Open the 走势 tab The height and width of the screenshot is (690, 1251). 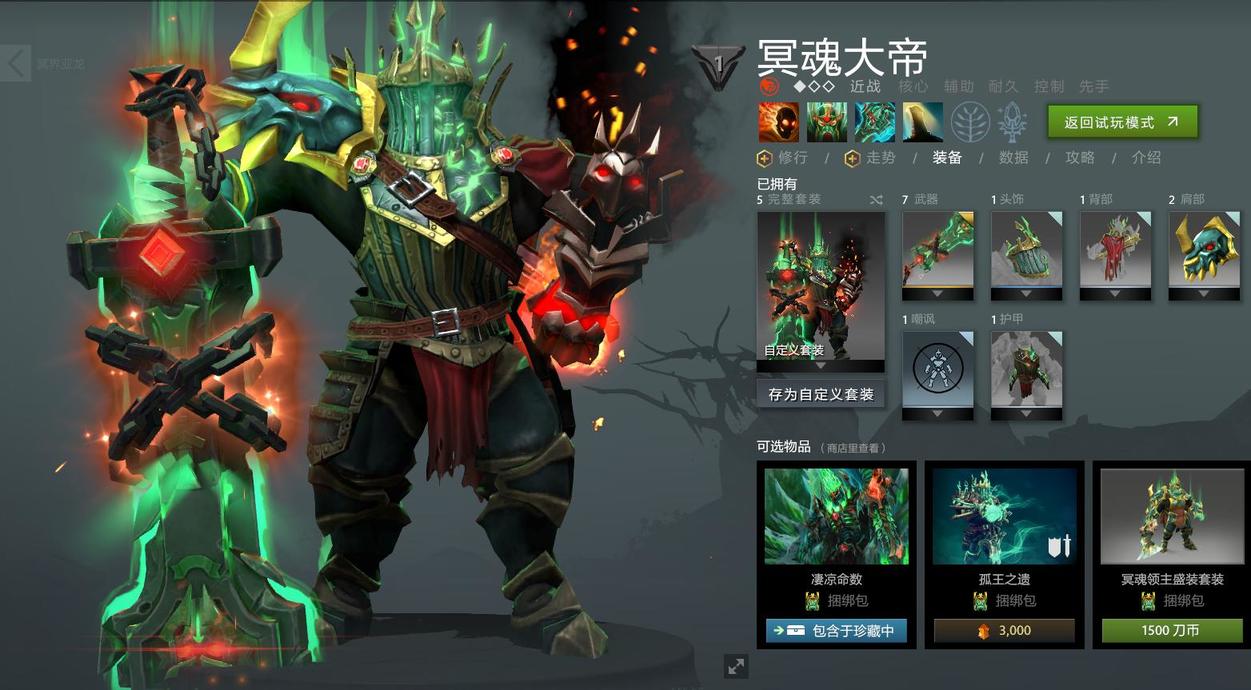click(x=870, y=158)
